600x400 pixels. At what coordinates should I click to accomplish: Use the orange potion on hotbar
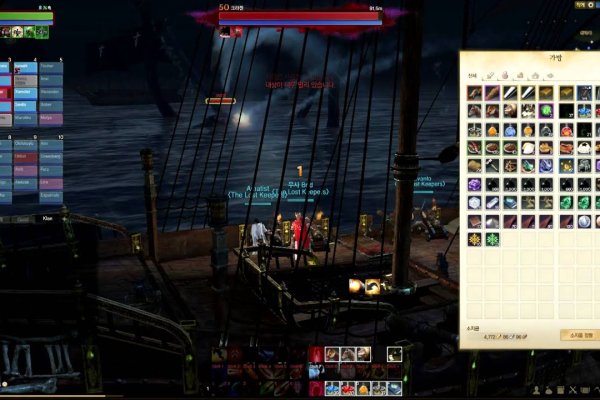coord(363,388)
